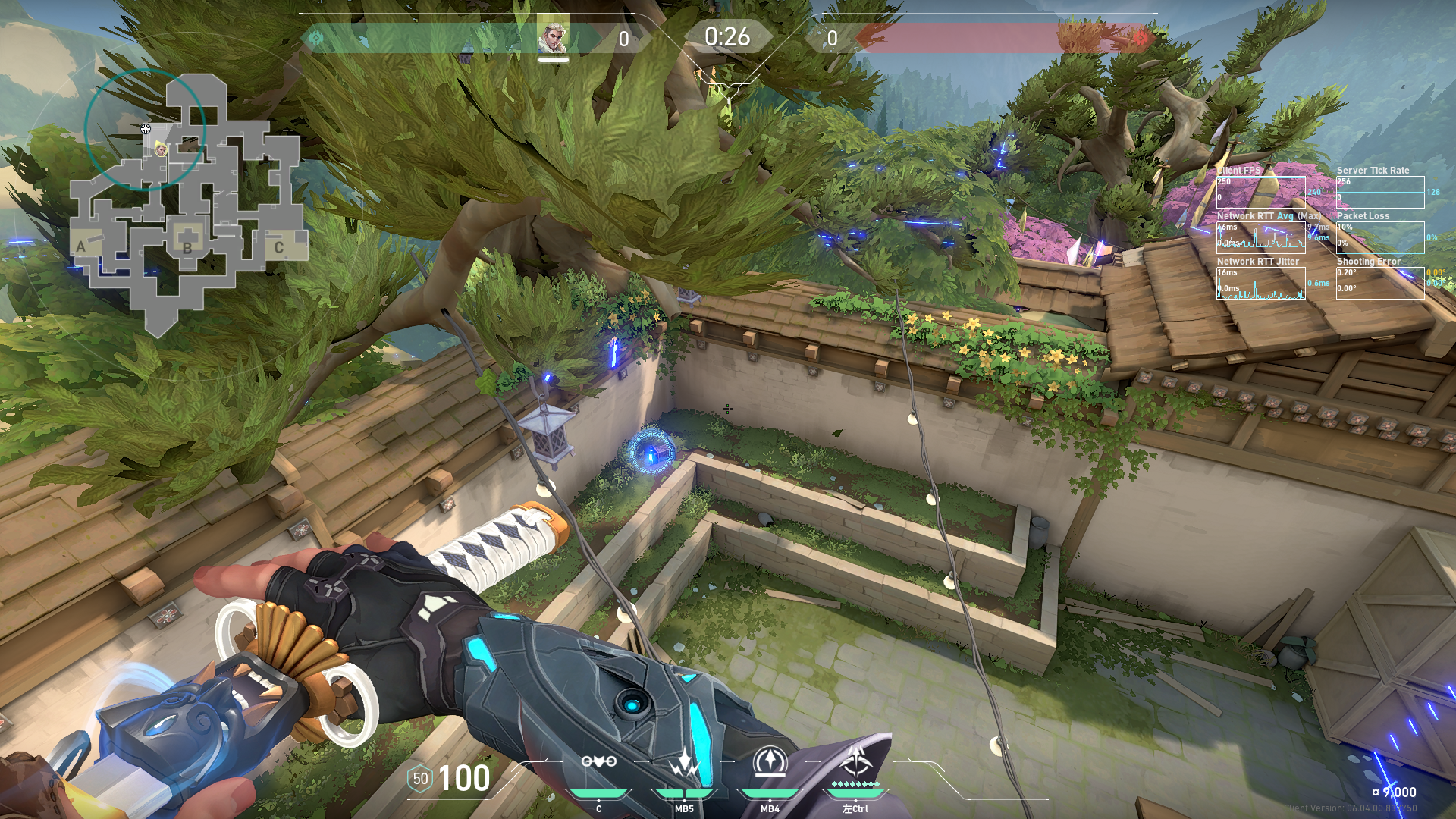Select the B site on minimap
This screenshot has width=1456, height=819.
[x=187, y=247]
